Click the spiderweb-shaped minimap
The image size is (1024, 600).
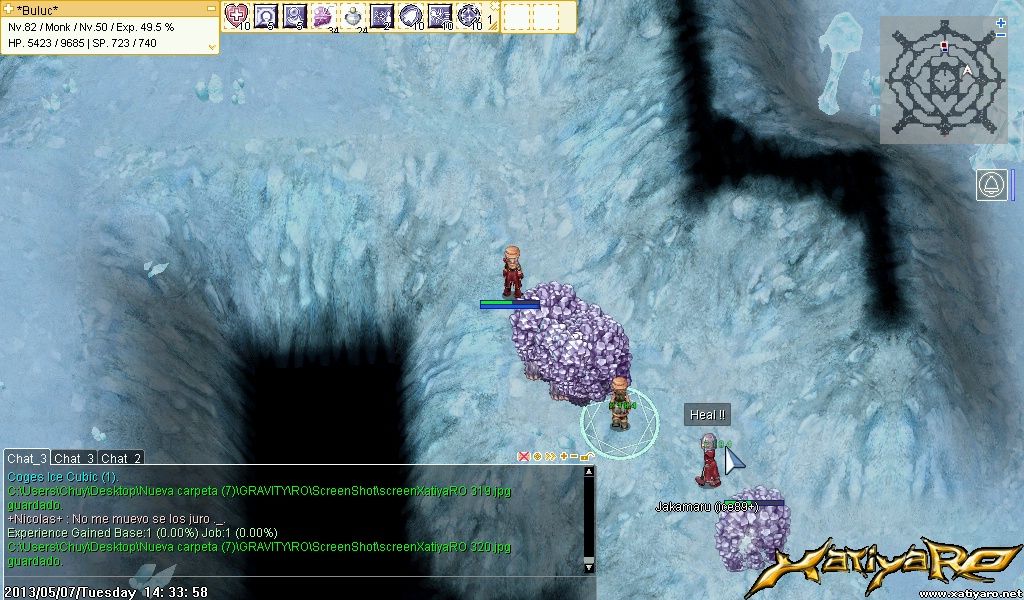pyautogui.click(x=941, y=79)
